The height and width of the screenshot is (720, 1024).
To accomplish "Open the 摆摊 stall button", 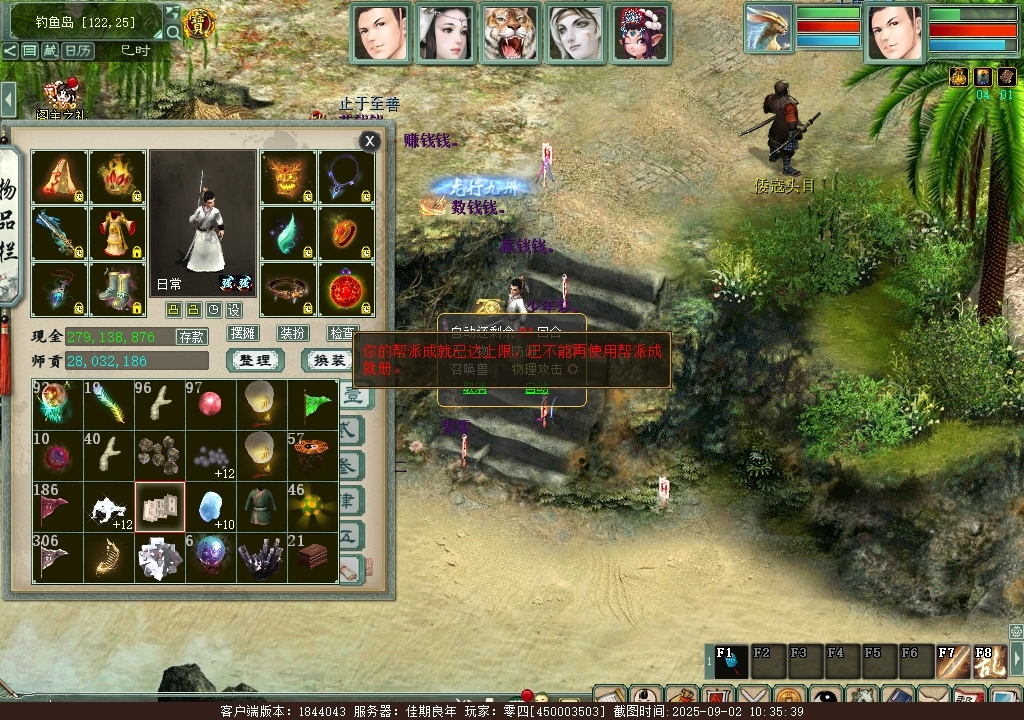I will coord(243,333).
